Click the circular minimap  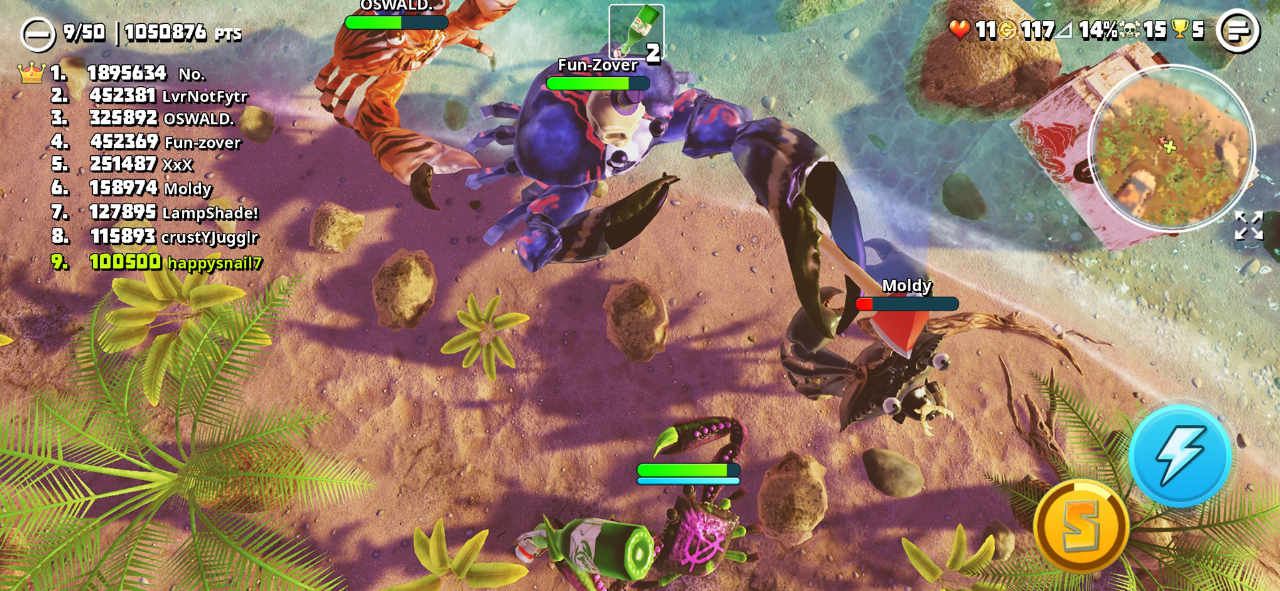[x=1170, y=148]
